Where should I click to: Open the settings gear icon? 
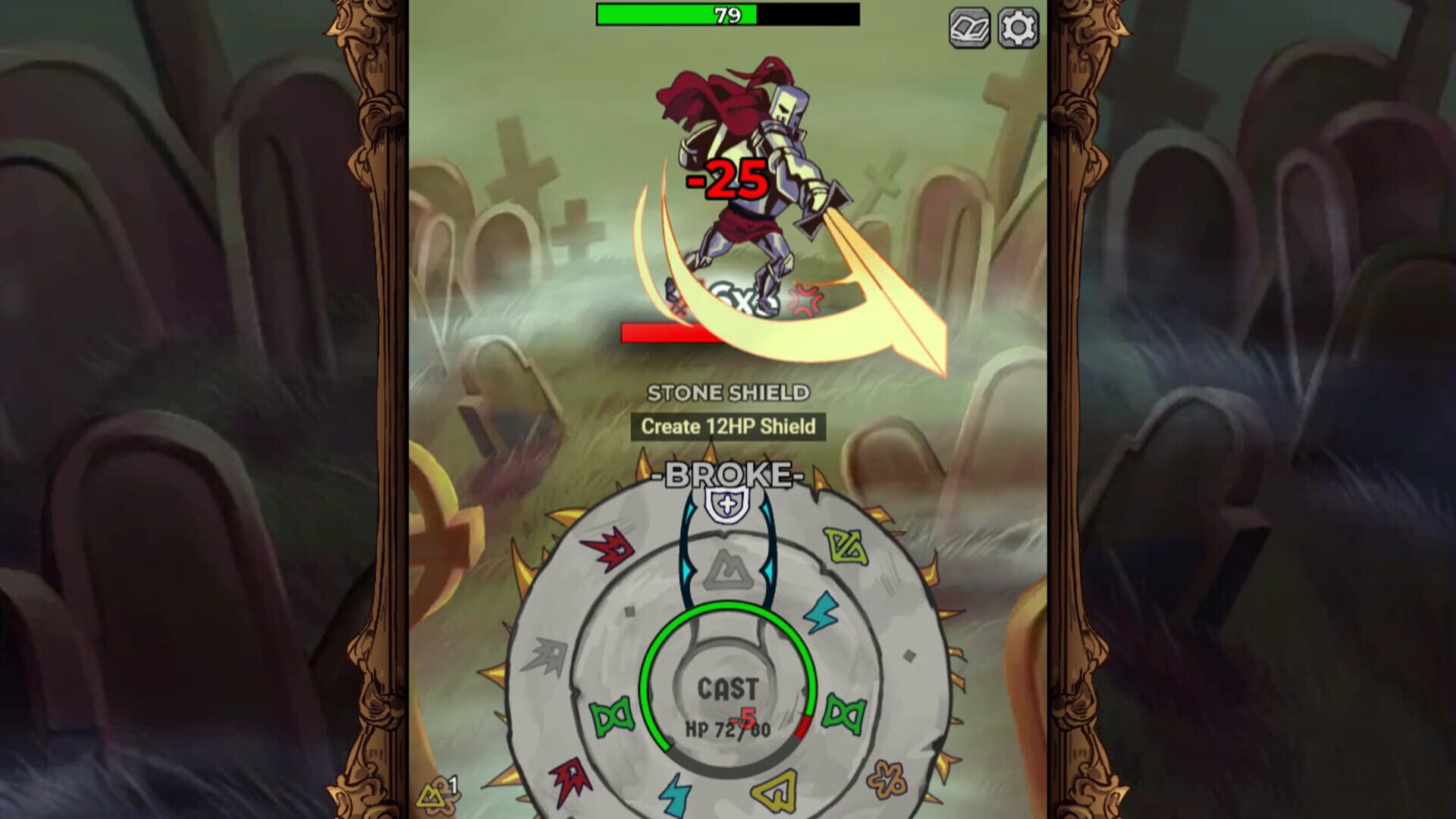coord(1020,29)
